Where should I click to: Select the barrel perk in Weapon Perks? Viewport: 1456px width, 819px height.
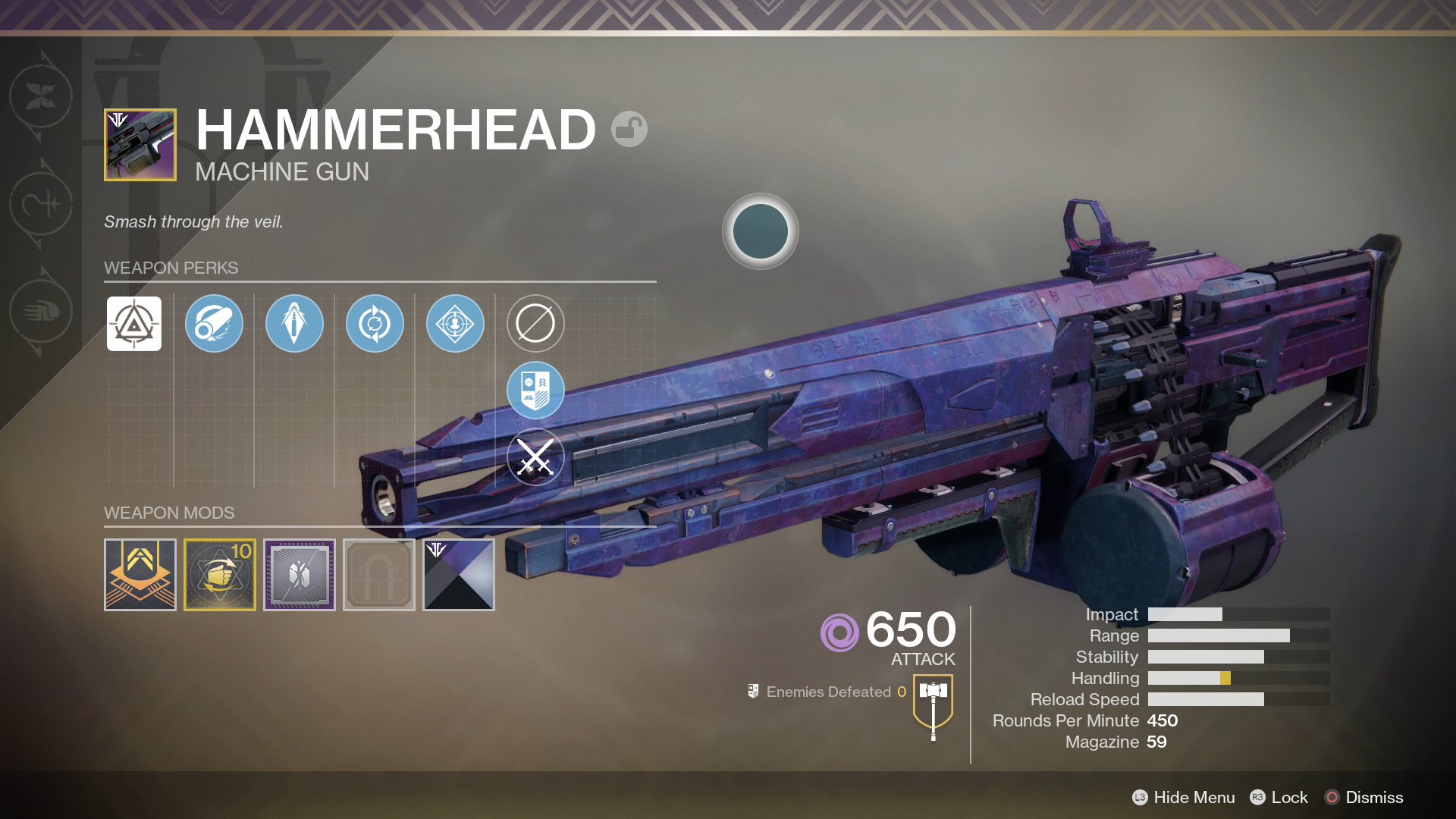[214, 323]
